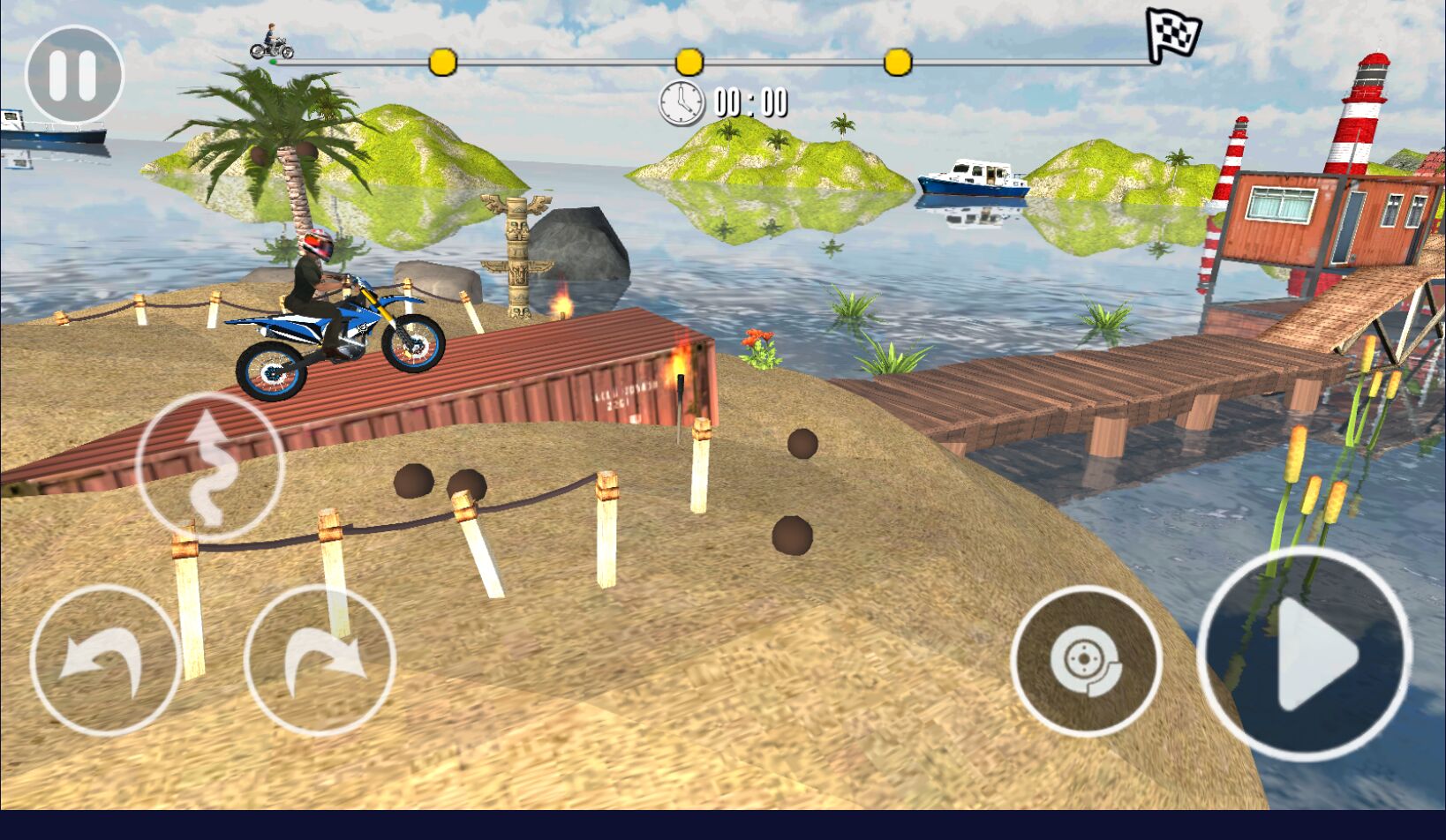Lean the bike forward with right-curved arrow
Image resolution: width=1446 pixels, height=840 pixels.
(x=320, y=660)
